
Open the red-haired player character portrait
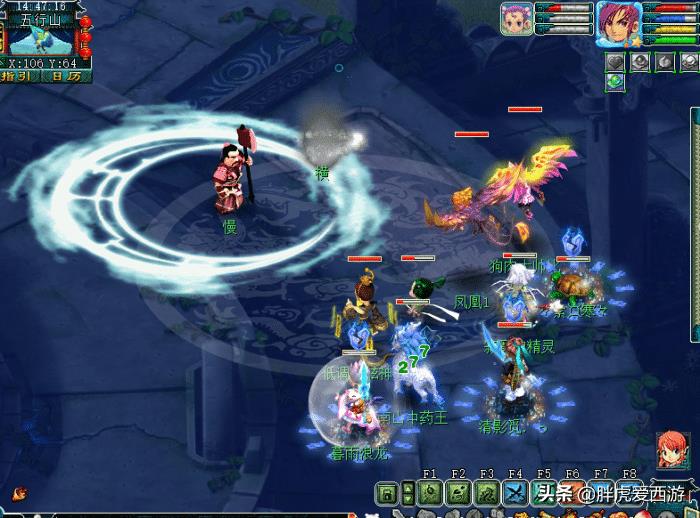[x=617, y=22]
